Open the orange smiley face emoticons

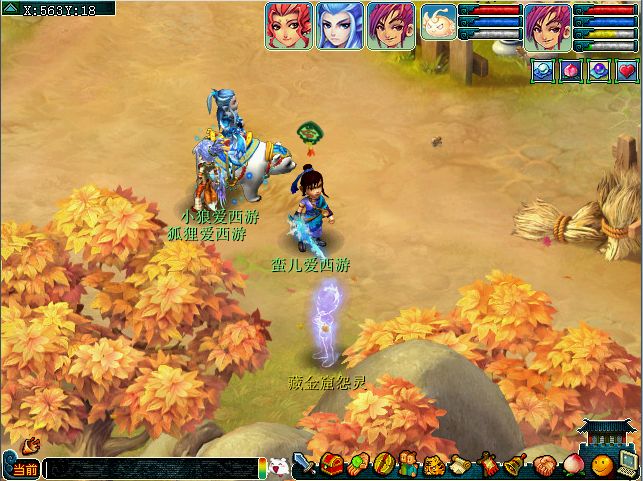[x=600, y=466]
